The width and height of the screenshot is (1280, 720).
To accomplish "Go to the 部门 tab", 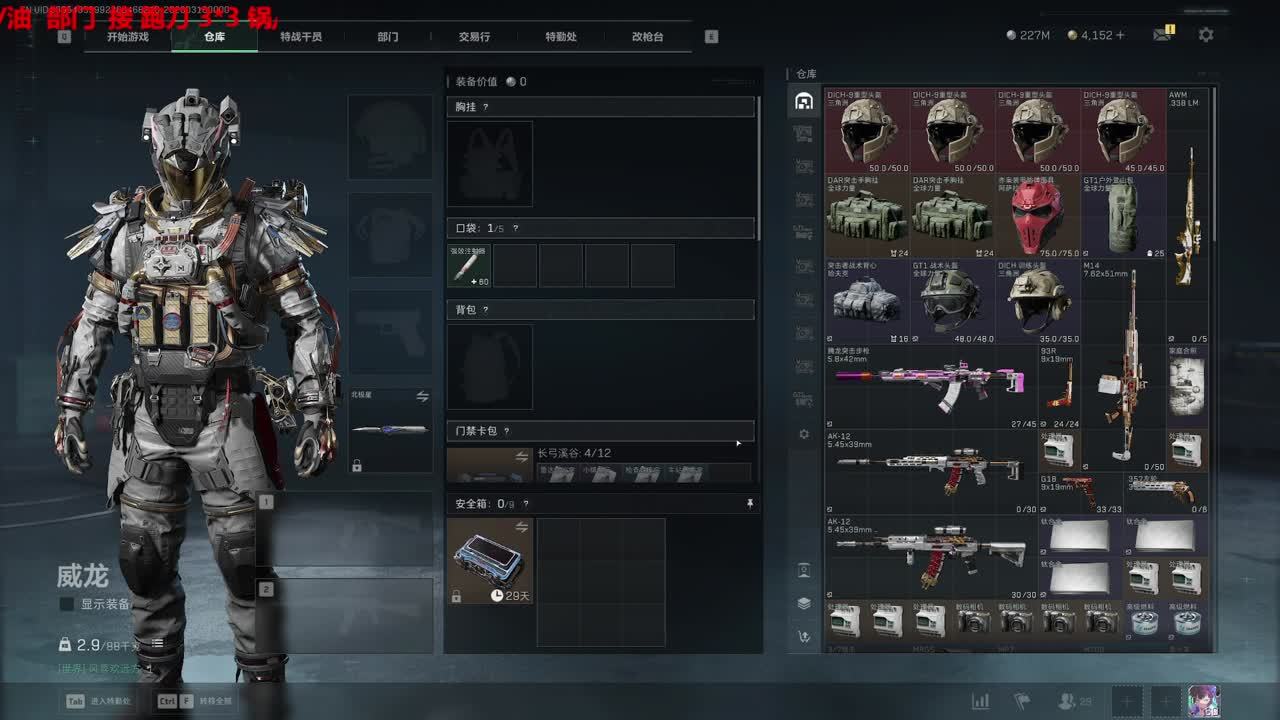I will coord(388,37).
